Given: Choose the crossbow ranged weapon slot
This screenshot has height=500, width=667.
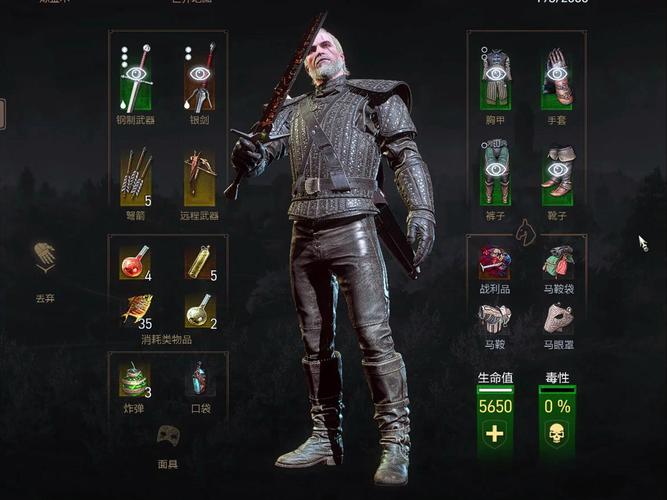Looking at the screenshot, I should [200, 175].
